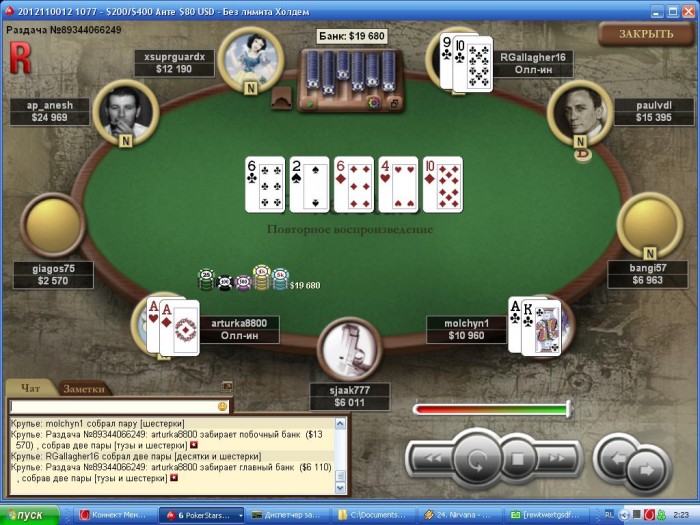Click into the chat text input field
Image resolution: width=700 pixels, height=525 pixels.
click(110, 407)
